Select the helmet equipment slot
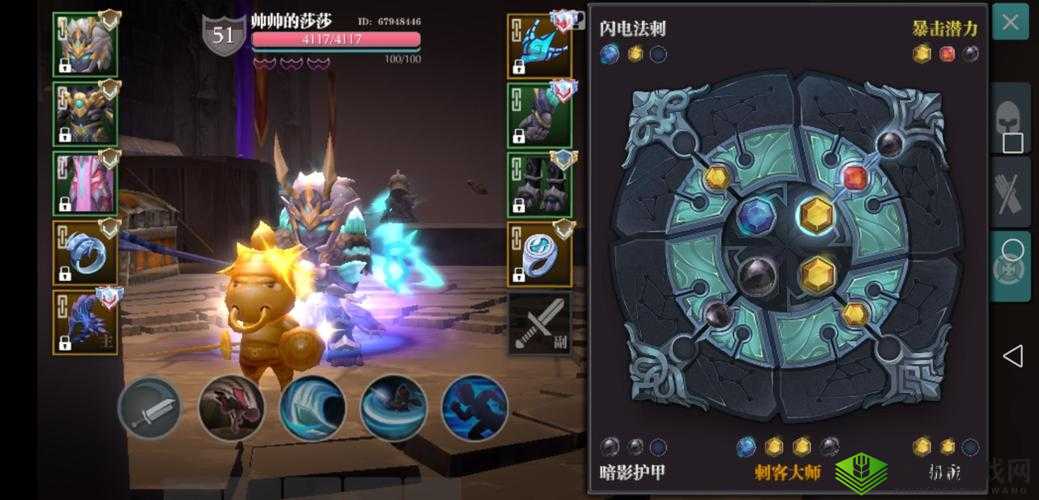 pyautogui.click(x=85, y=45)
